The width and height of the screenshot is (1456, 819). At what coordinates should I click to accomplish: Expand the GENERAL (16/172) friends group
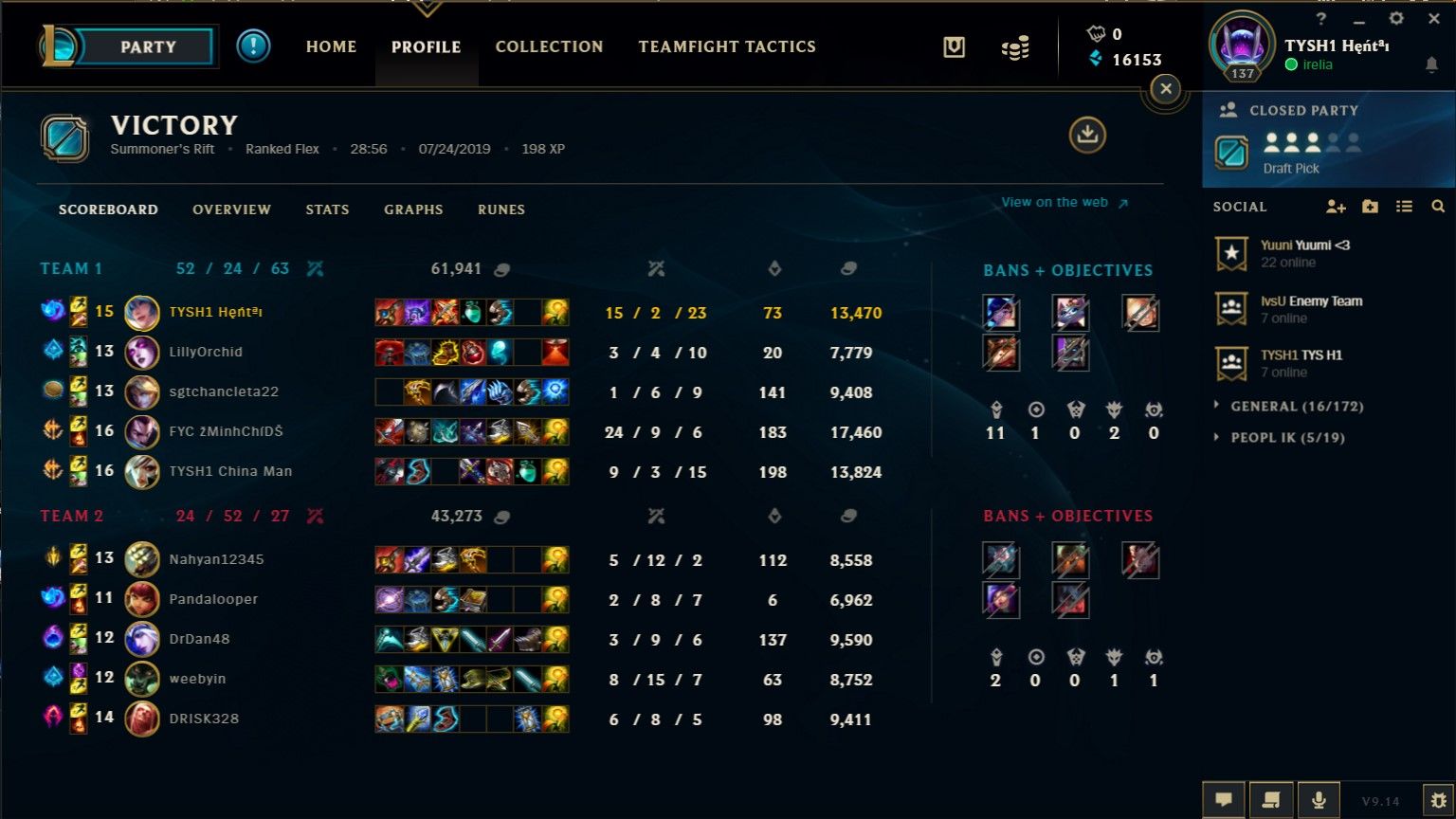pyautogui.click(x=1289, y=406)
